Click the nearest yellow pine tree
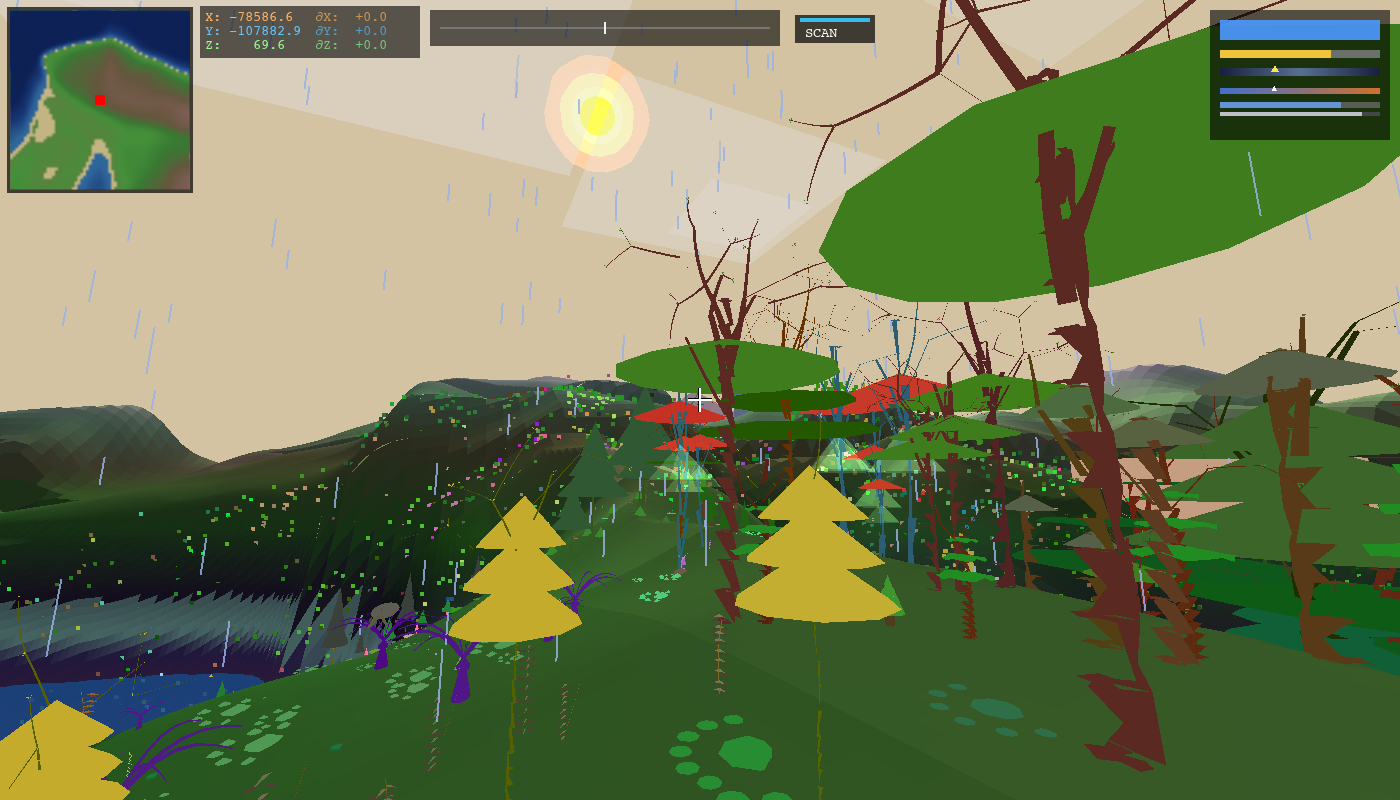The image size is (1400, 800). pos(814,545)
